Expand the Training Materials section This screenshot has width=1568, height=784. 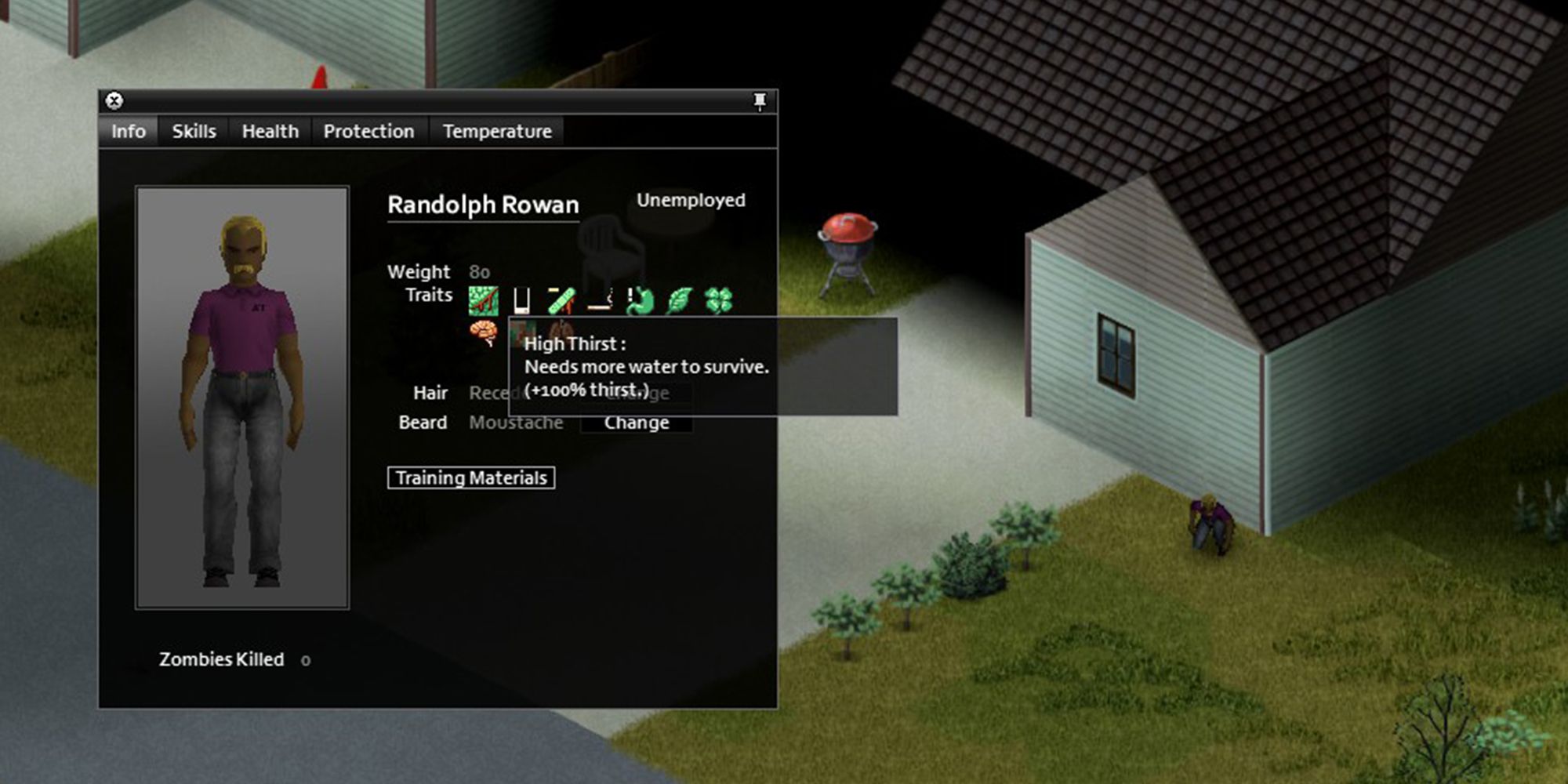[x=471, y=477]
